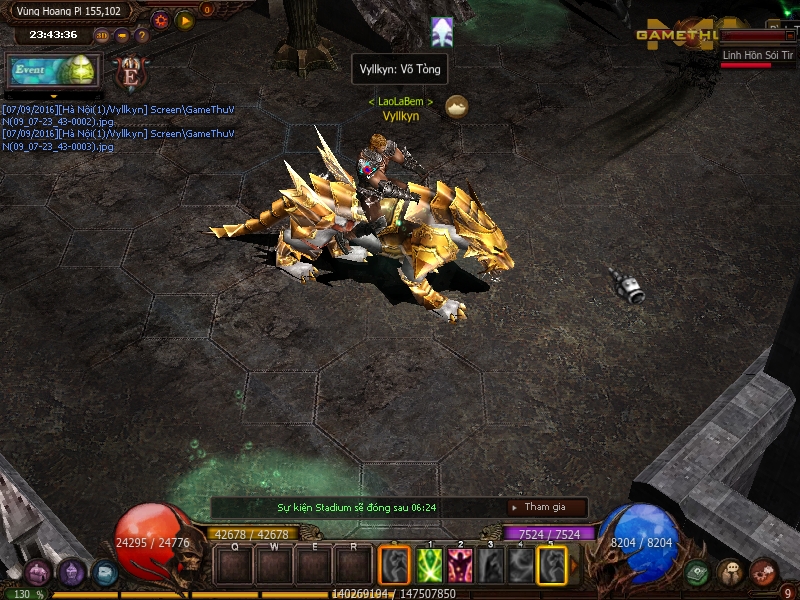Click the white-robed buff icon
This screenshot has width=800, height=600.
442,31
